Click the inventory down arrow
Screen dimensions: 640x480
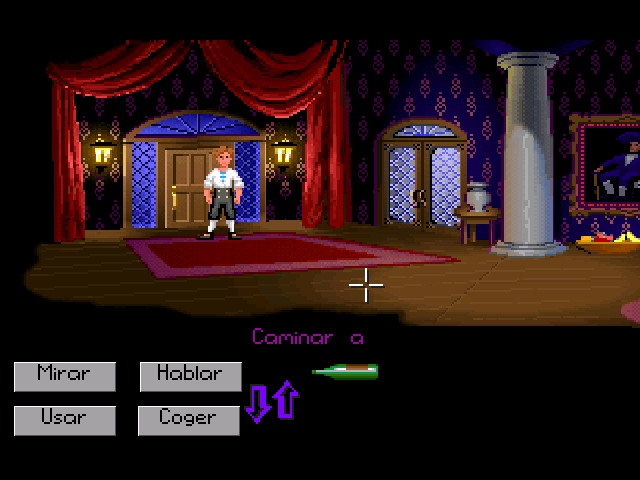click(259, 402)
